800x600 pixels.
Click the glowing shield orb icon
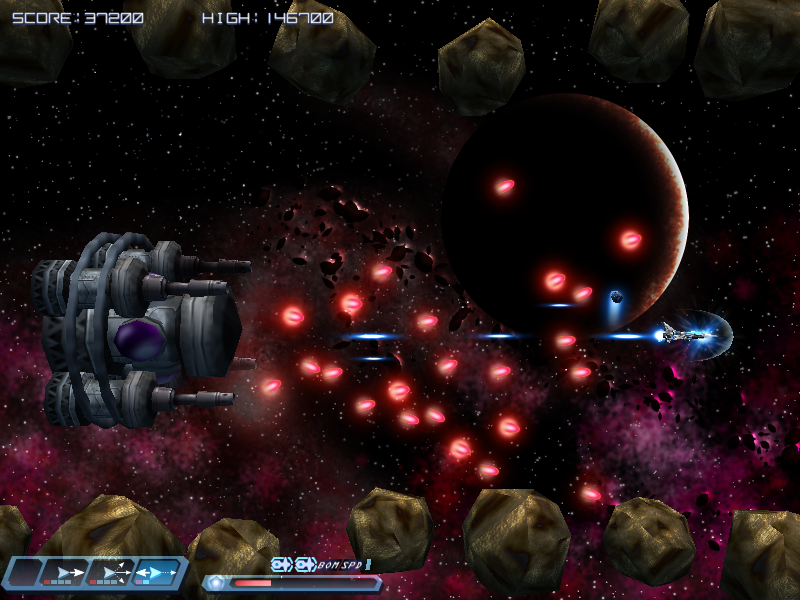(x=216, y=582)
